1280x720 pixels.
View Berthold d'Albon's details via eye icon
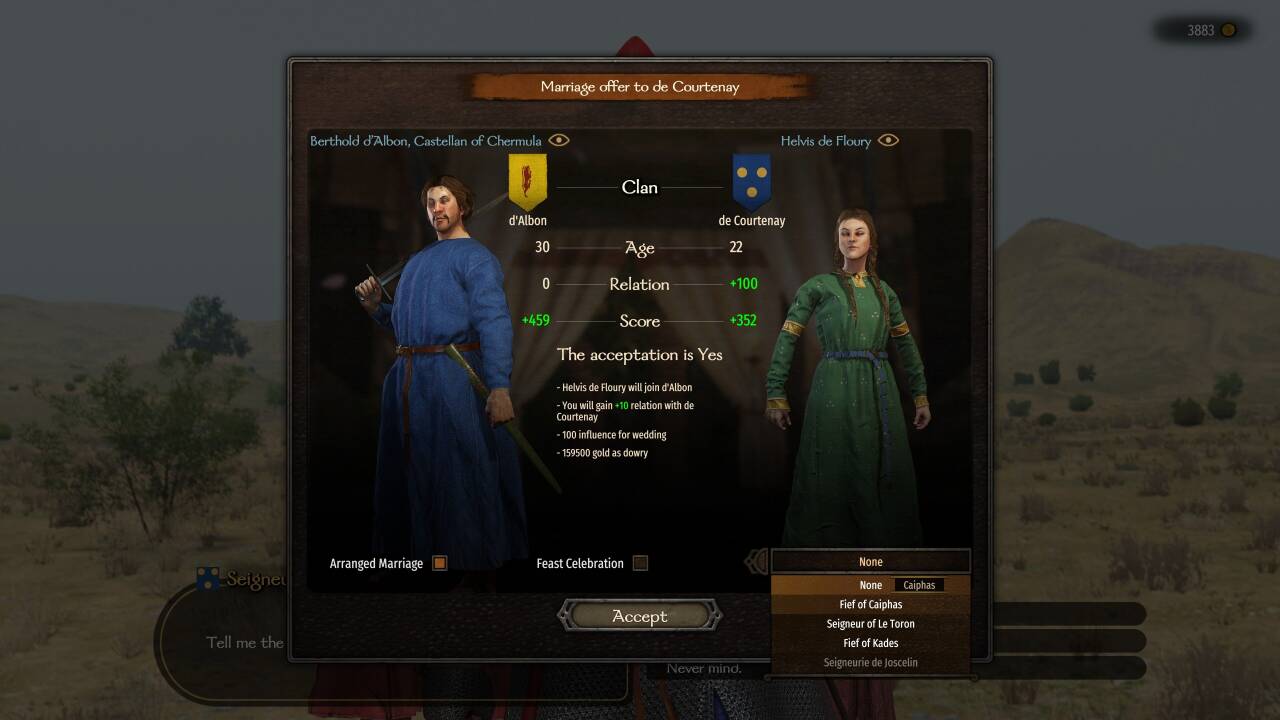(559, 140)
